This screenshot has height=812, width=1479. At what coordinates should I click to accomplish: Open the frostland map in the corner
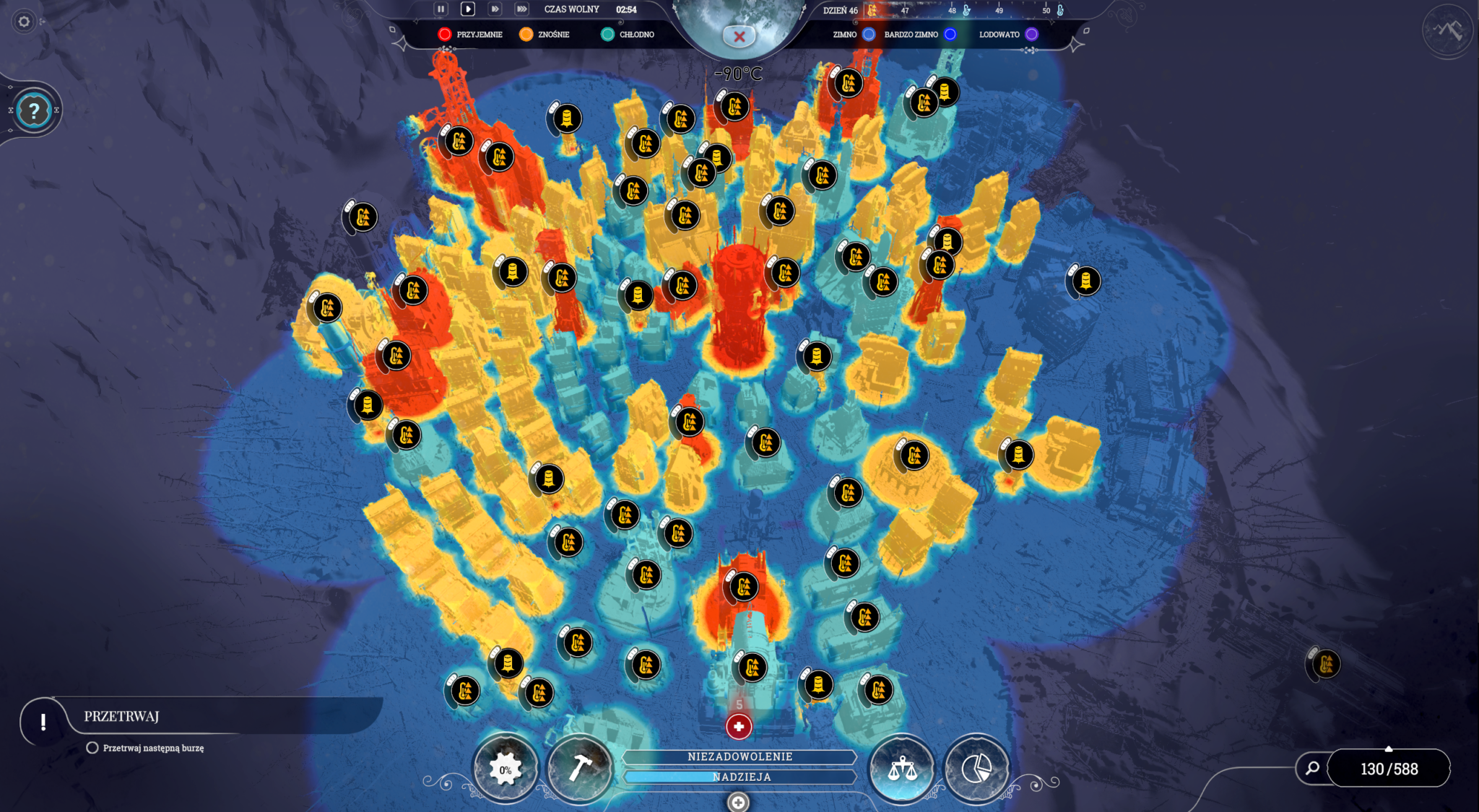coord(1447,31)
